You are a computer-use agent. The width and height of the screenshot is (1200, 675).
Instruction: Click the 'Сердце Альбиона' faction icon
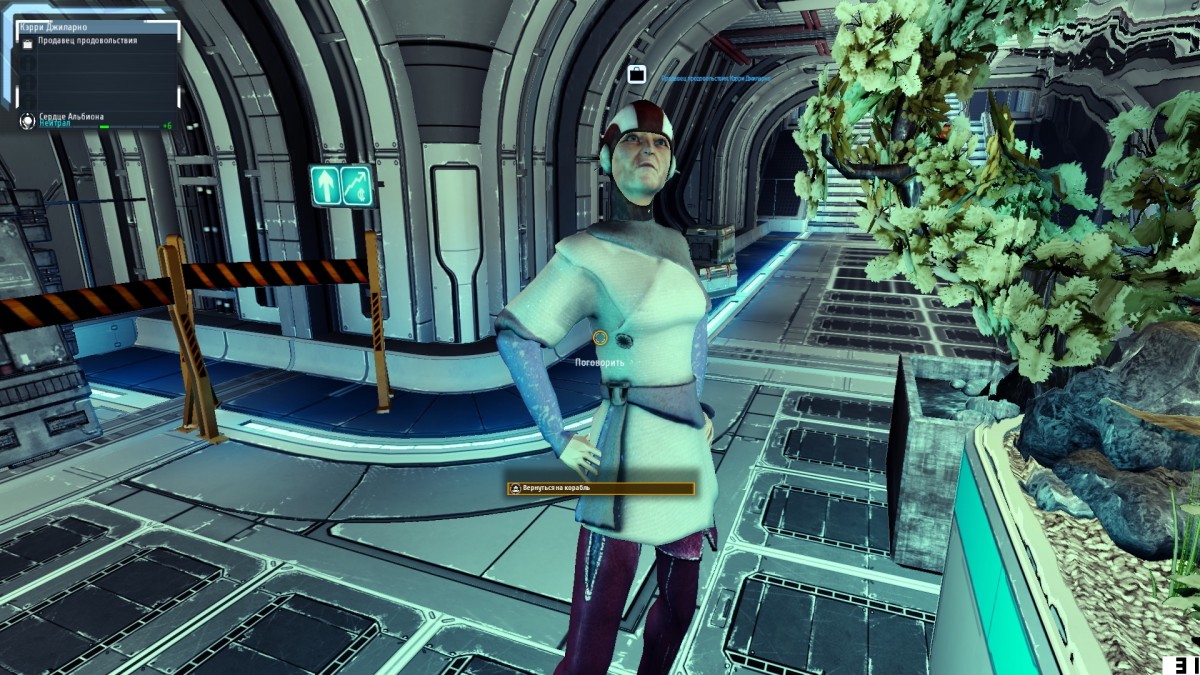(x=27, y=121)
